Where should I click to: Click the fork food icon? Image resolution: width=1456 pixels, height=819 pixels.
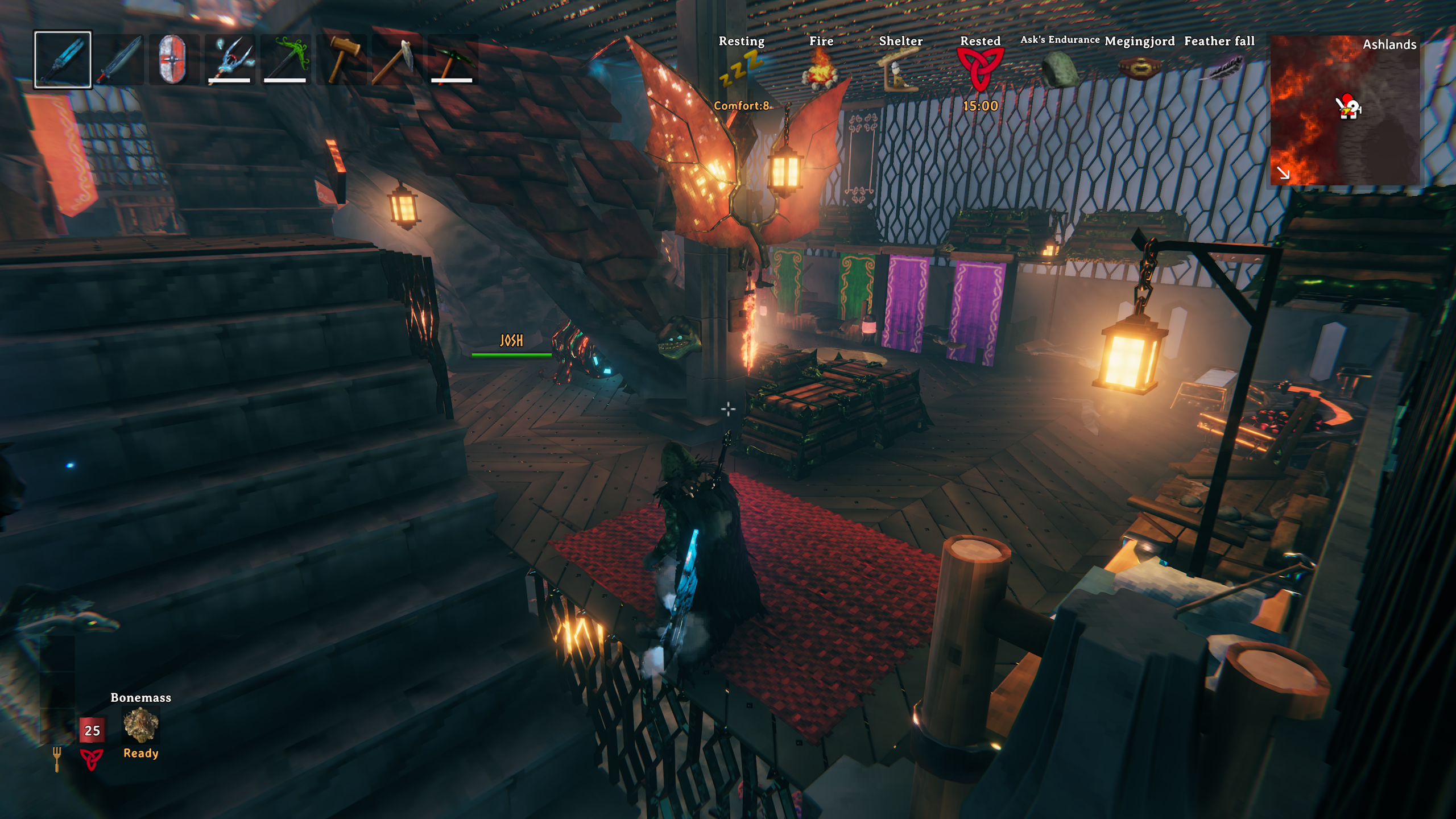(57, 759)
